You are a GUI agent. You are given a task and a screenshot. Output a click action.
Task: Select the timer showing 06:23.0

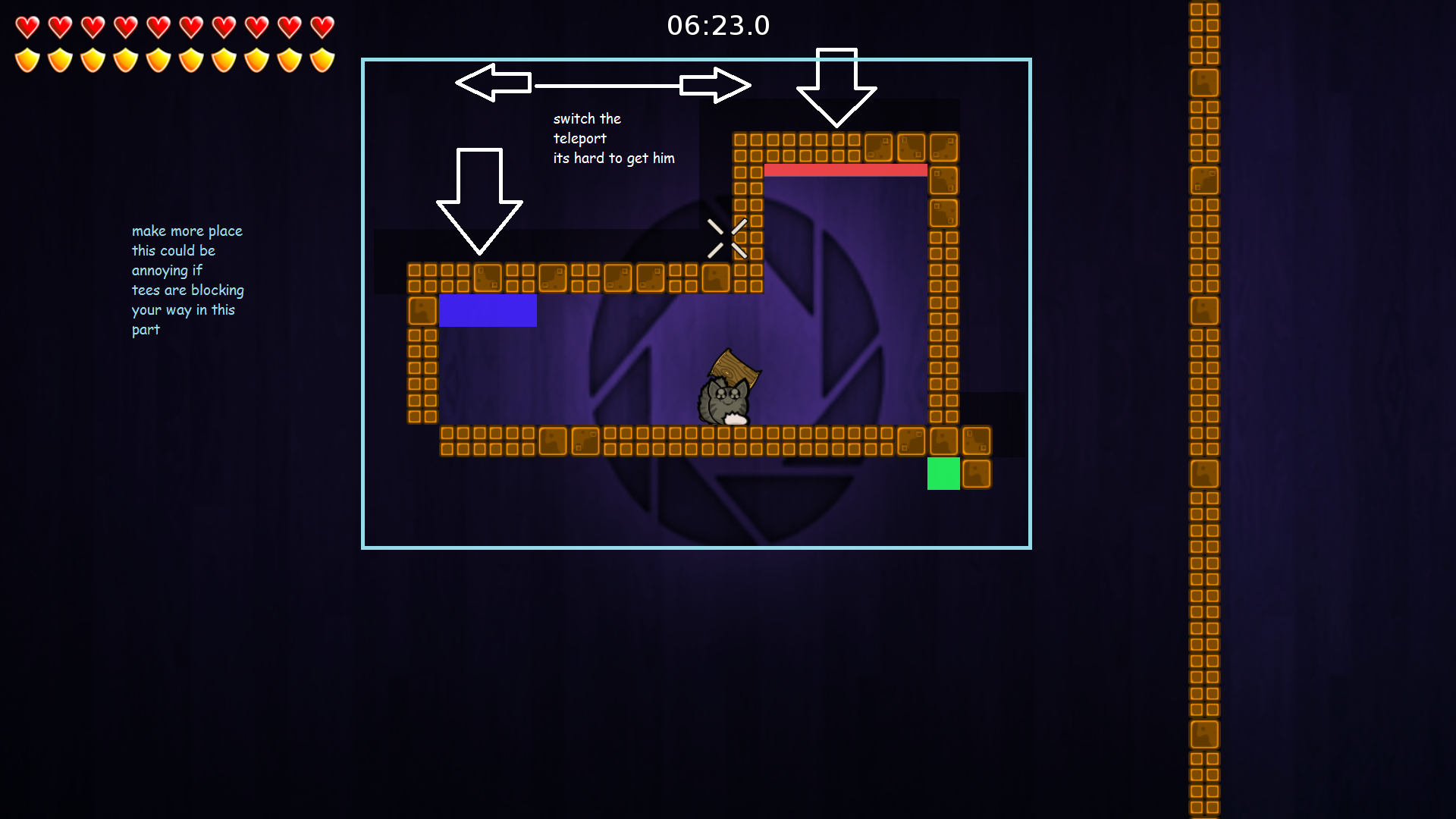pos(719,25)
